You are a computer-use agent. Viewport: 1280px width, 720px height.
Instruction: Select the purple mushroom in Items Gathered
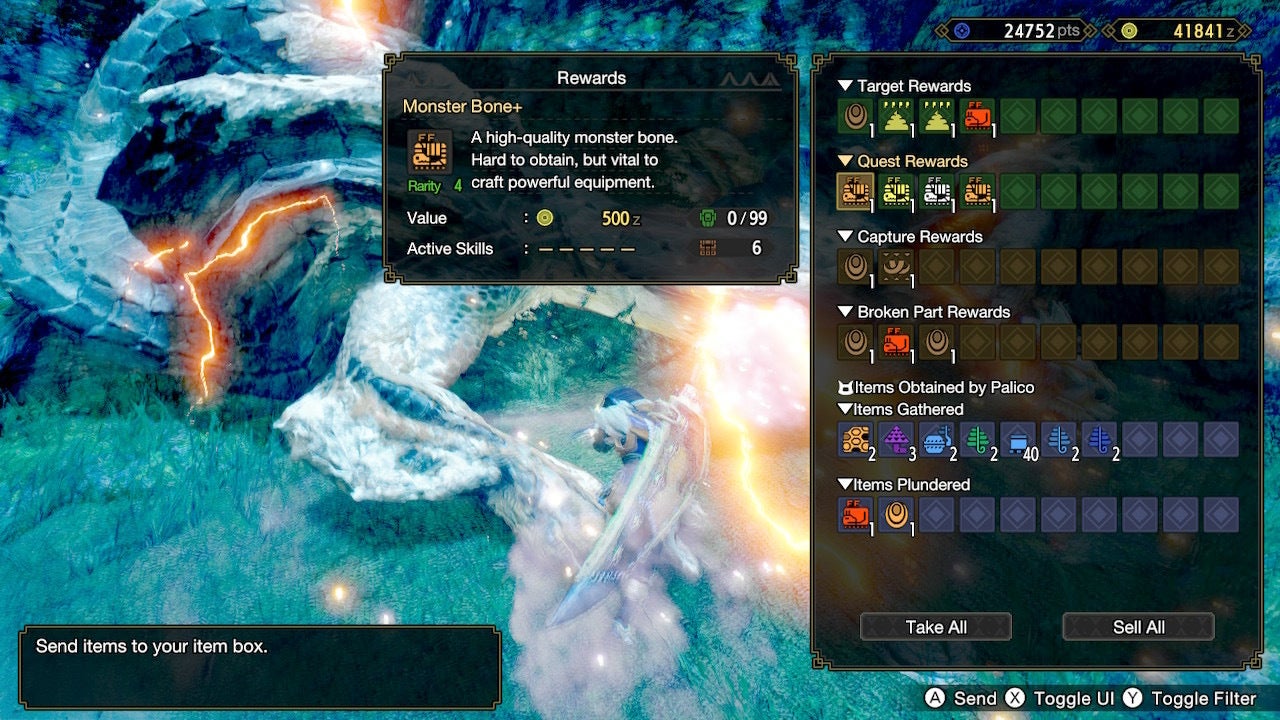click(896, 439)
